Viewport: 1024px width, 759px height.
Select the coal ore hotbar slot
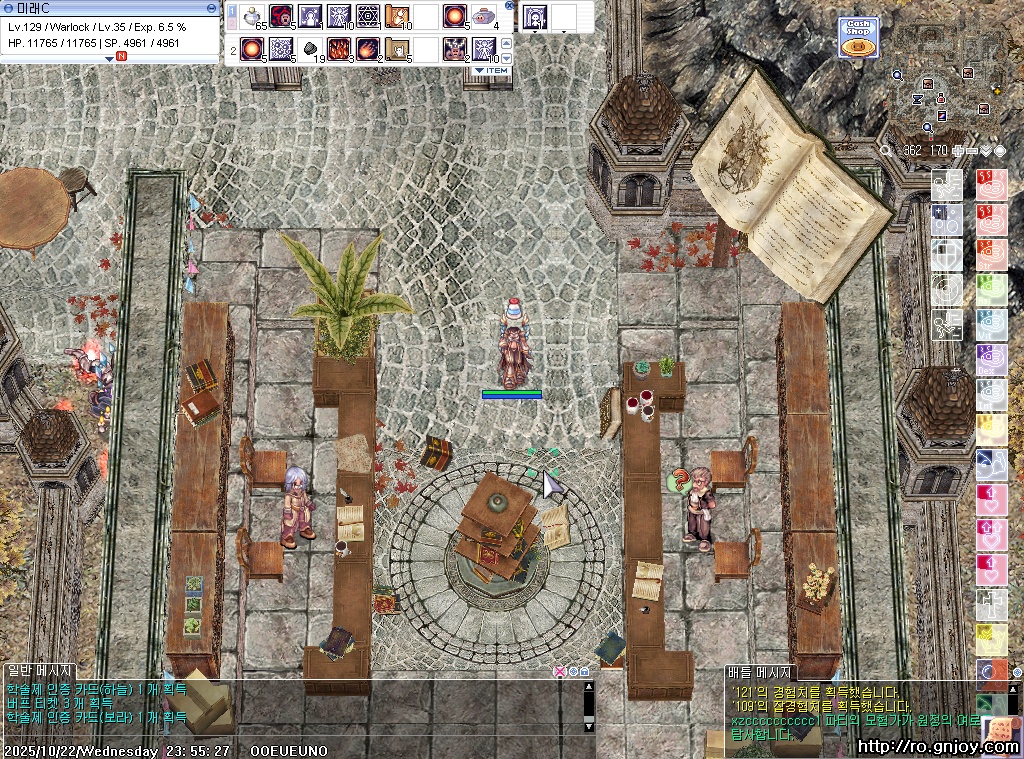tap(310, 48)
